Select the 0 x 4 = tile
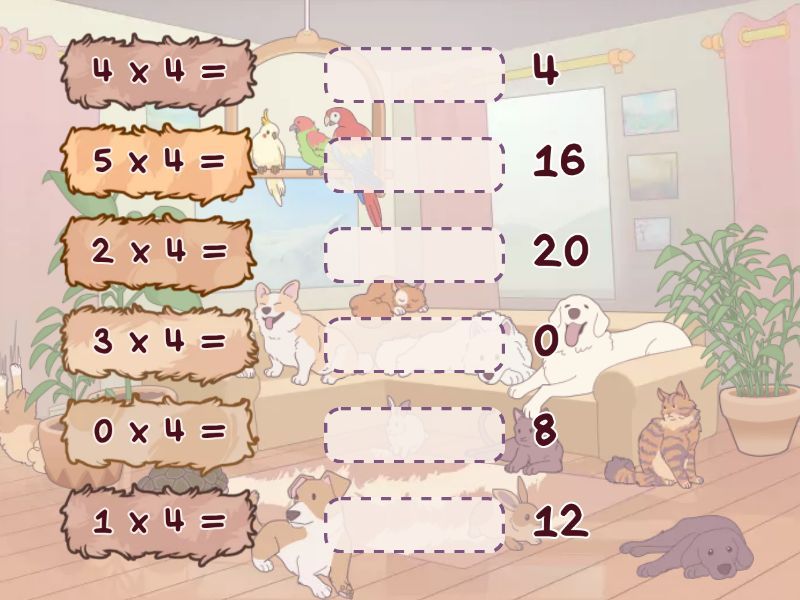This screenshot has height=600, width=800. coord(158,432)
